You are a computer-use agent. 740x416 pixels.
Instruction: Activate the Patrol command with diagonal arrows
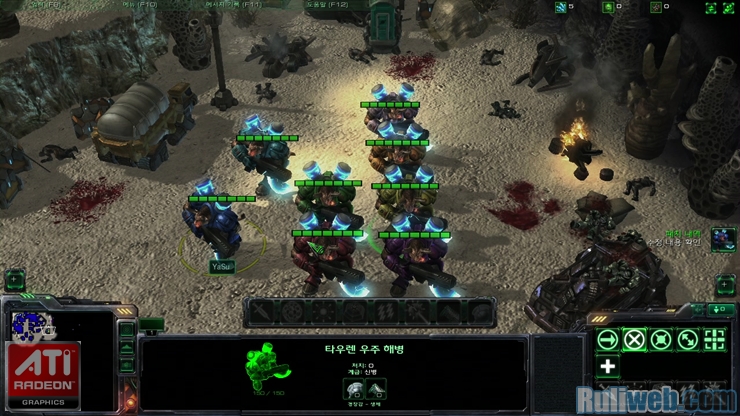coord(687,339)
